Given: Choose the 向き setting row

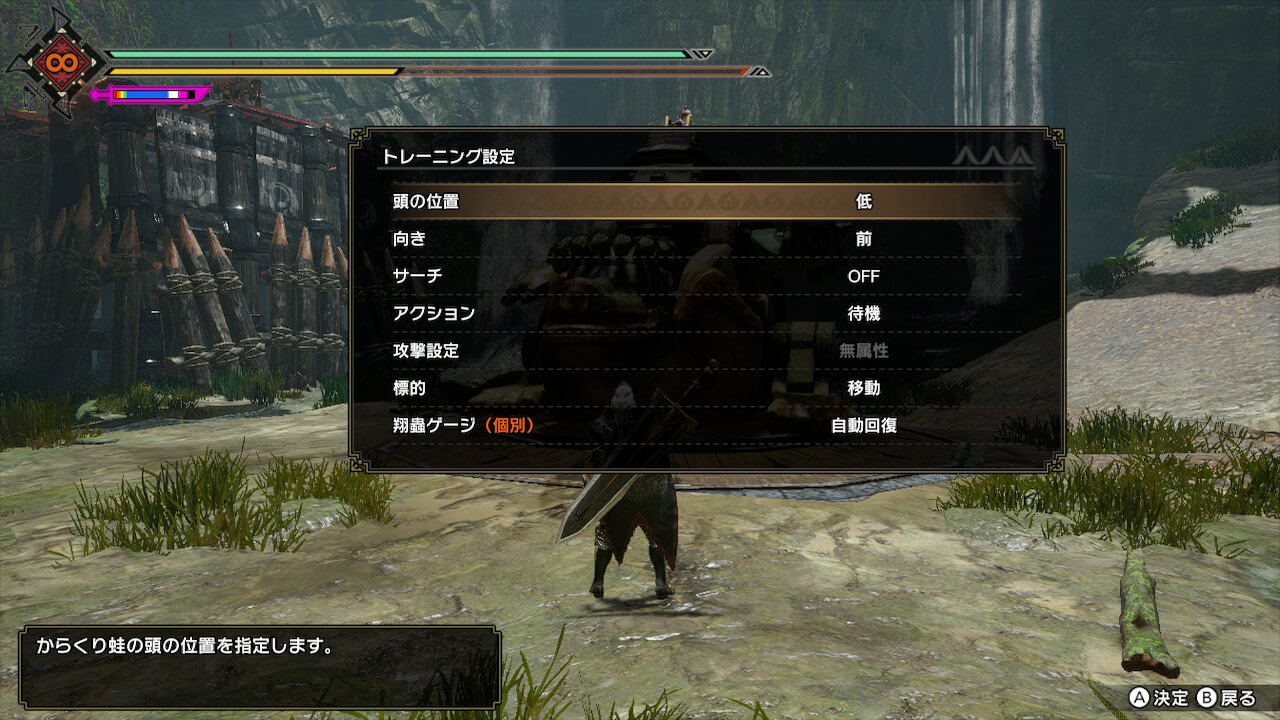Looking at the screenshot, I should coord(705,239).
